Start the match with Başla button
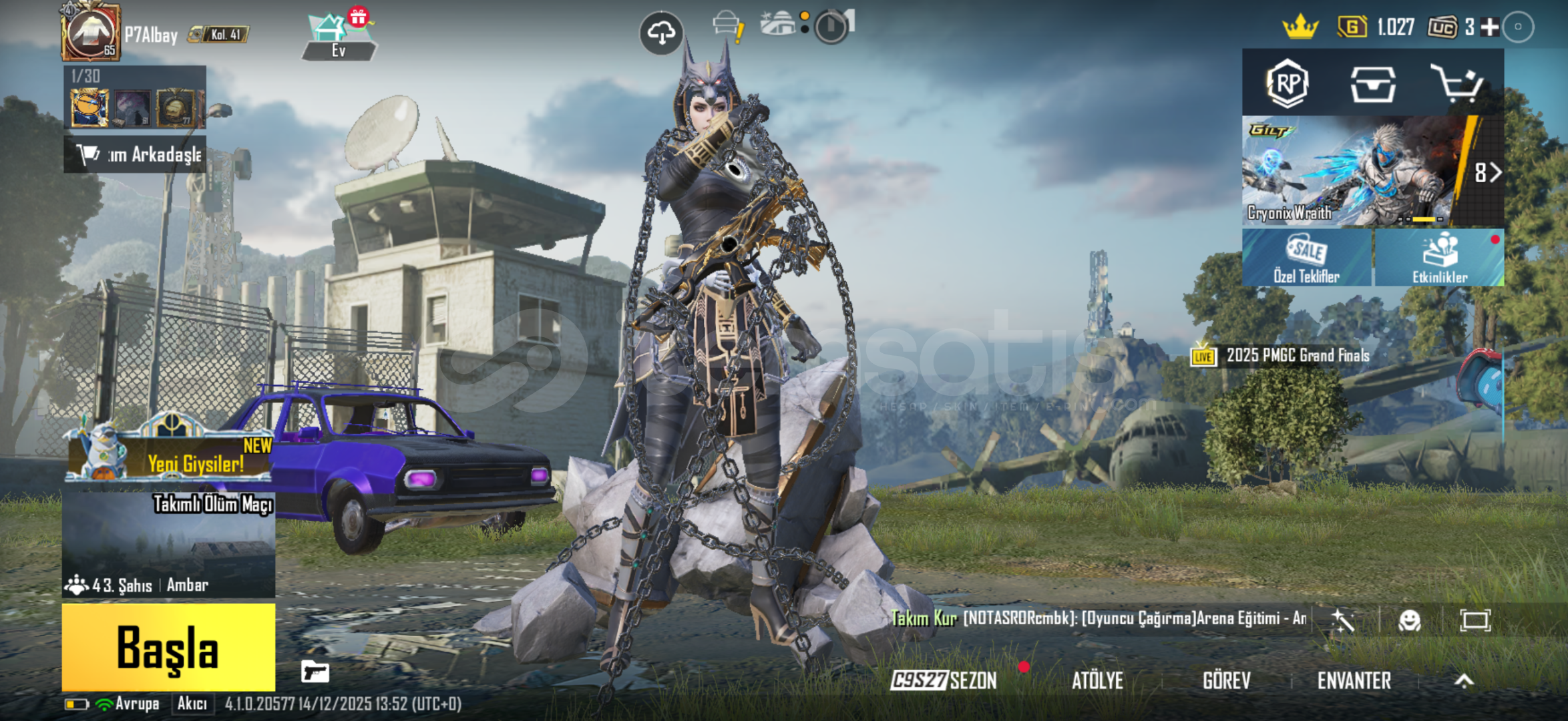This screenshot has height=721, width=1568. (x=168, y=646)
